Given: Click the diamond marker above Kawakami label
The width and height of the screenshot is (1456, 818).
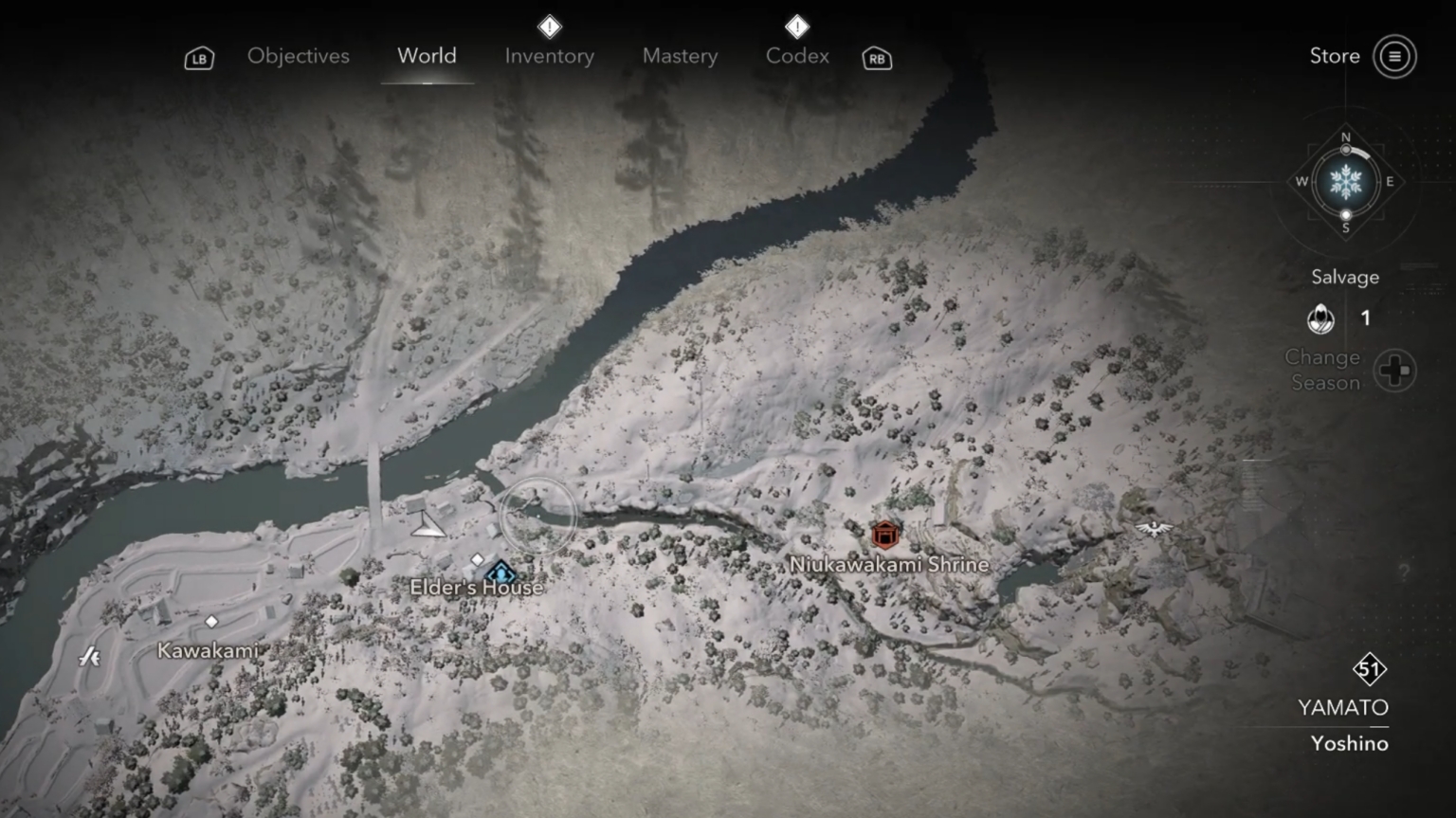Looking at the screenshot, I should click(x=210, y=622).
